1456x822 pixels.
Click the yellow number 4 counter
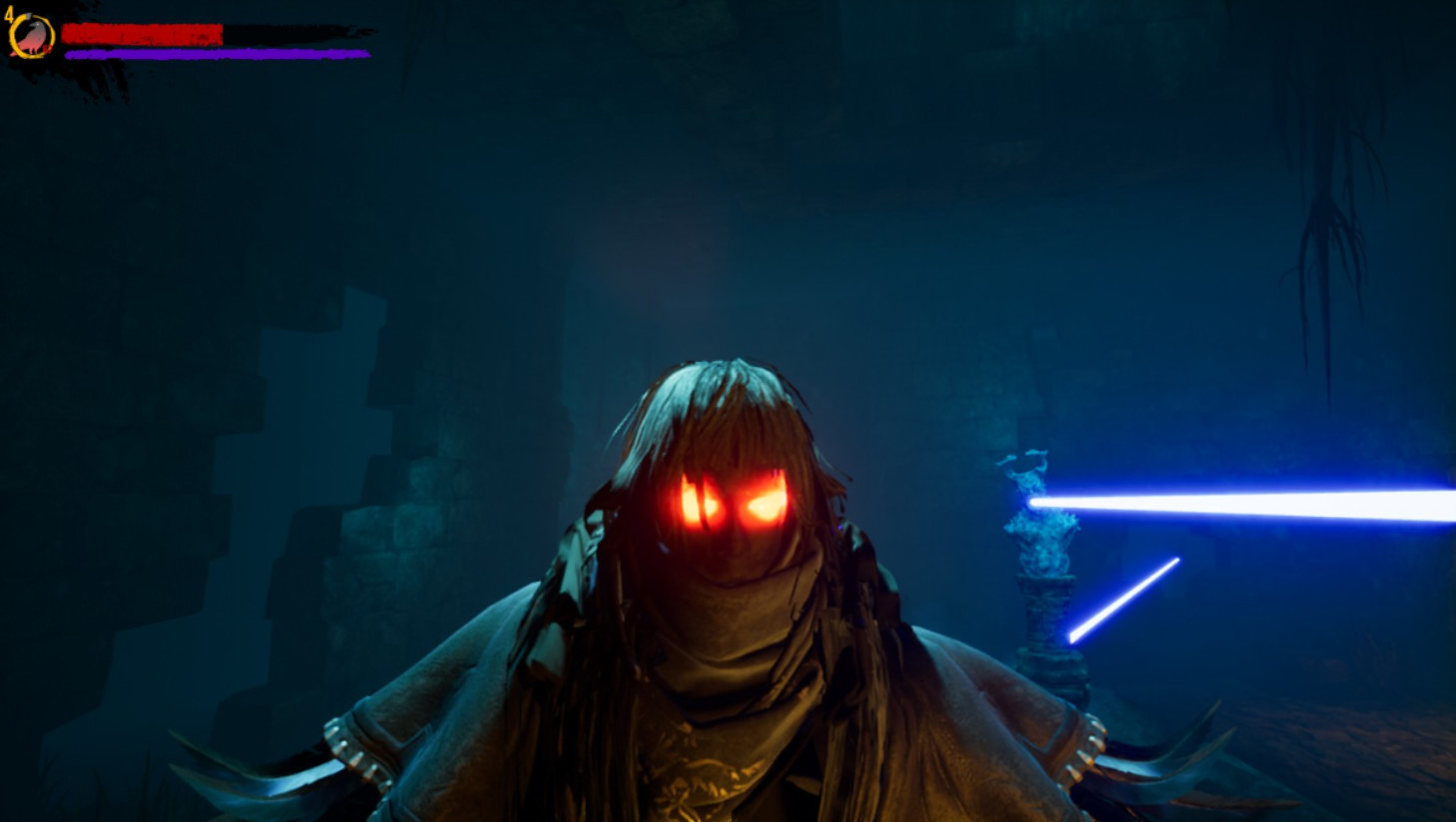(x=12, y=16)
